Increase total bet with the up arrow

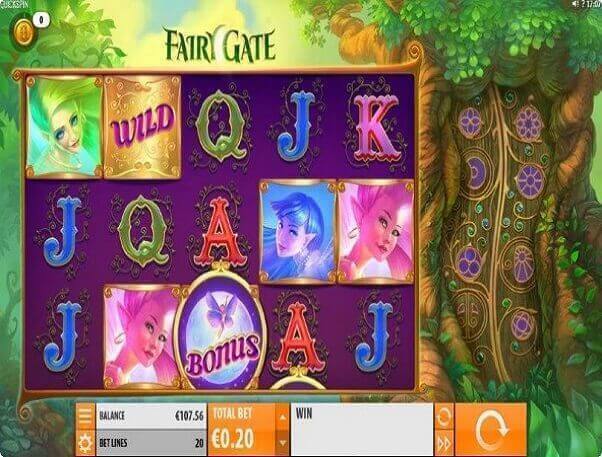(x=281, y=415)
